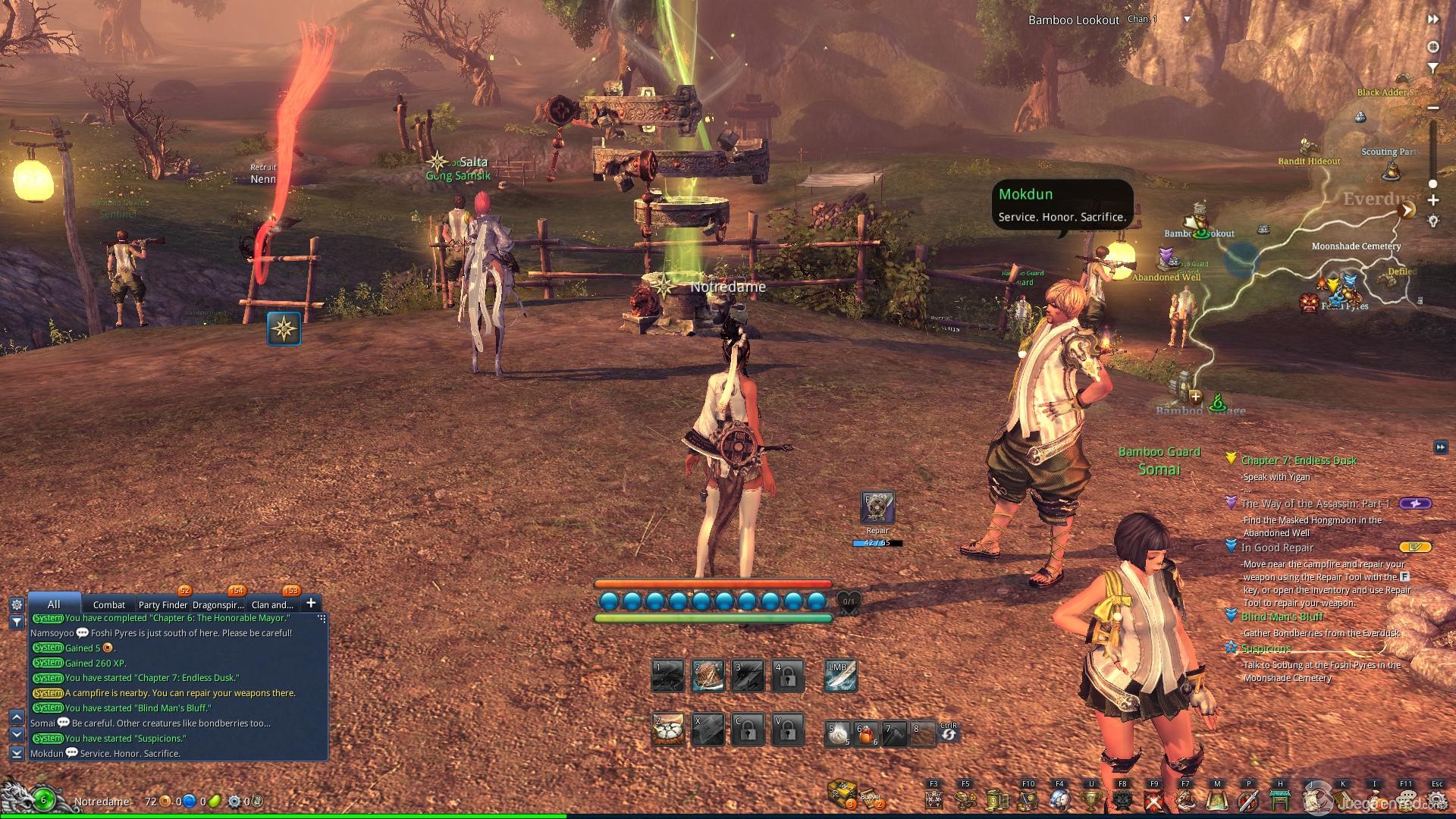The width and height of the screenshot is (1456, 819).
Task: Use the dumpling item in slot 5
Action: tap(838, 733)
